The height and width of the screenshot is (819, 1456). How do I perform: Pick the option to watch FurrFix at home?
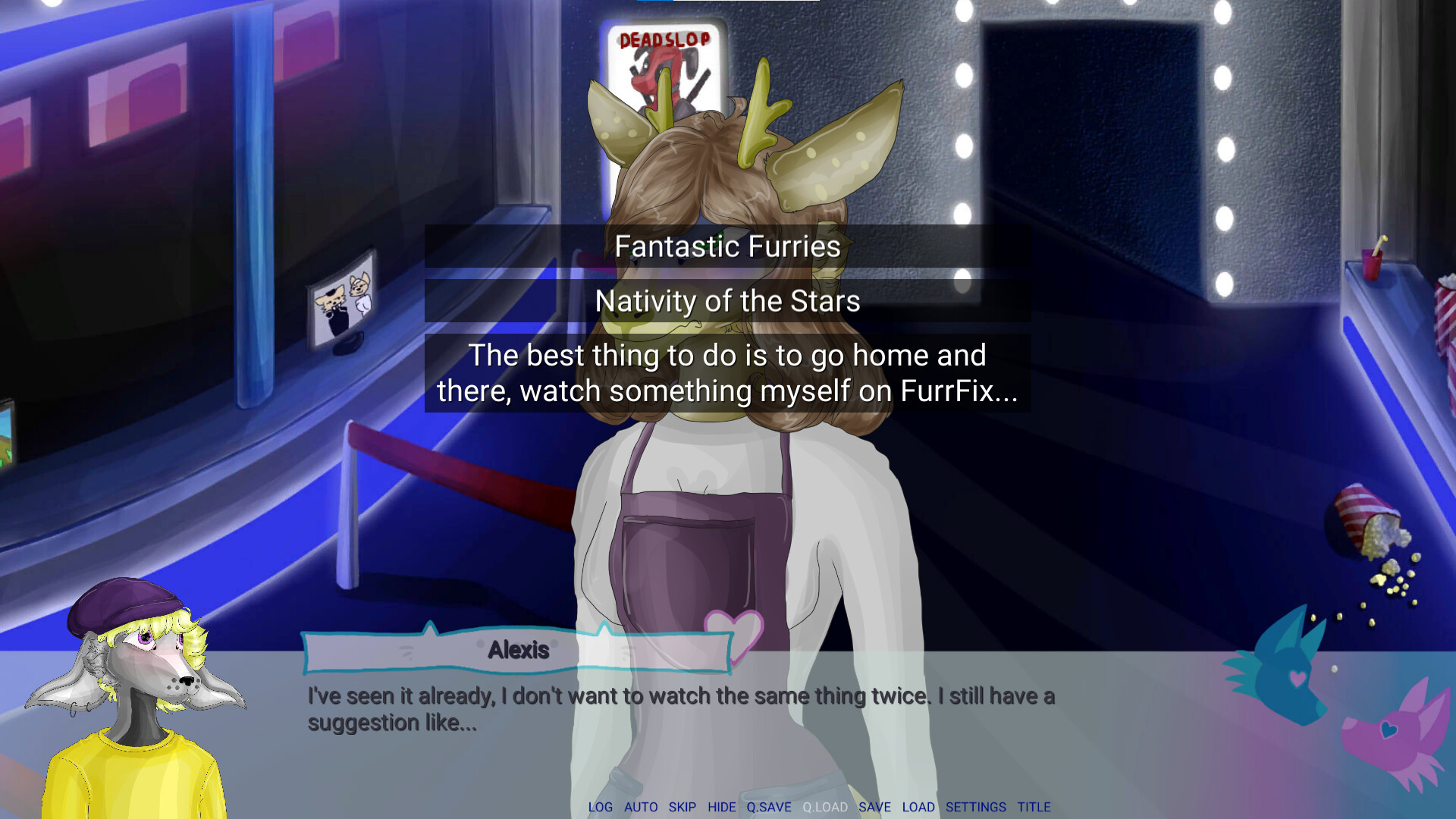[726, 373]
